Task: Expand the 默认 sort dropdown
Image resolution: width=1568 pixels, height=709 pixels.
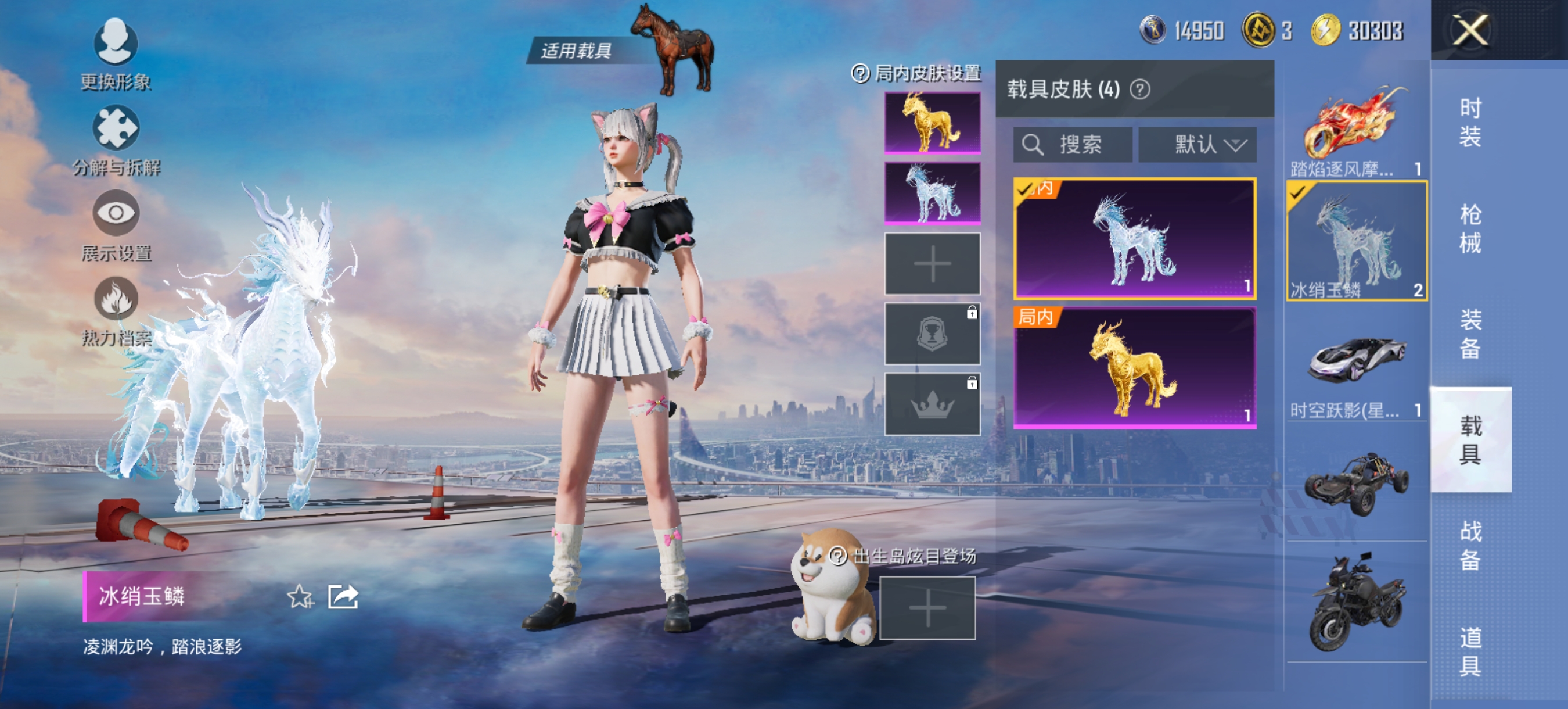Action: 1197,144
